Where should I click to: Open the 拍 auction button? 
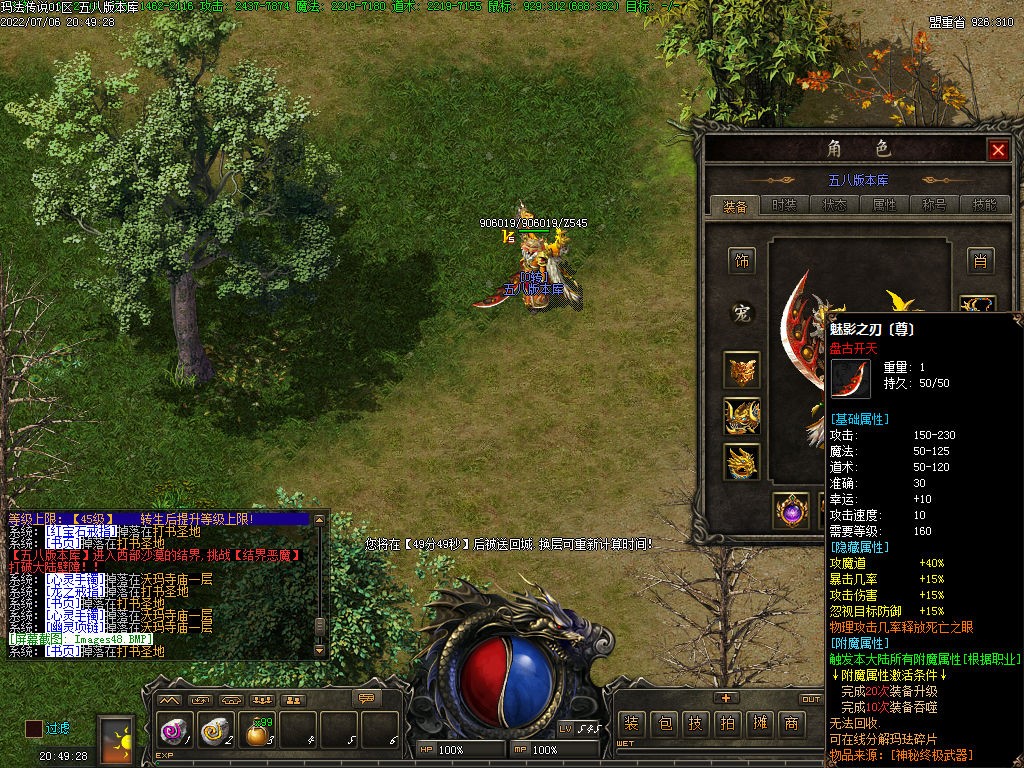(x=727, y=724)
